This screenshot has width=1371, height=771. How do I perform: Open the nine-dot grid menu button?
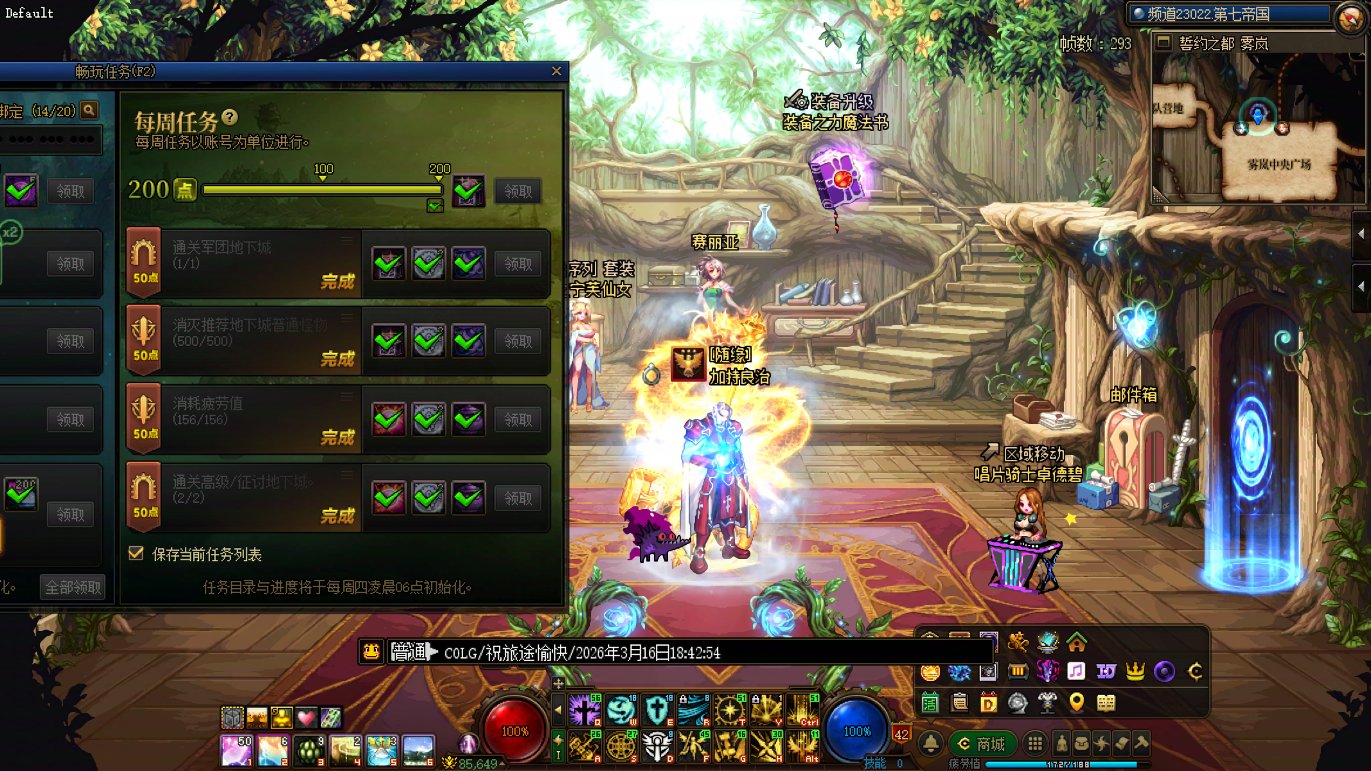click(1036, 743)
